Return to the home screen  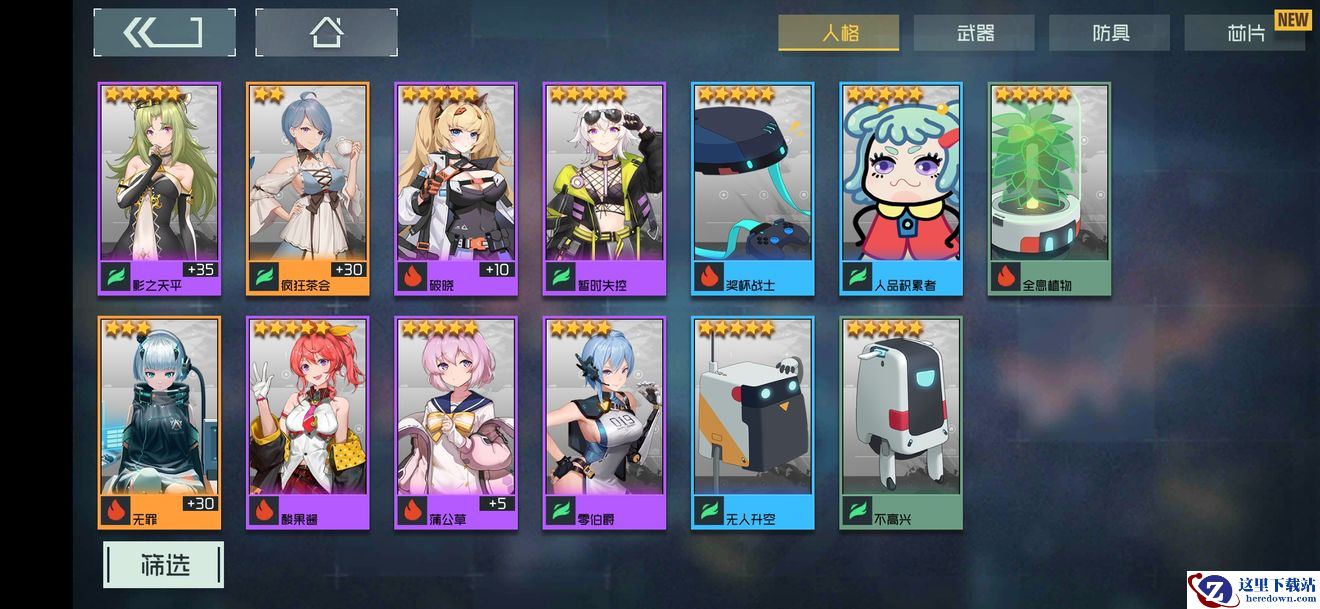(326, 33)
